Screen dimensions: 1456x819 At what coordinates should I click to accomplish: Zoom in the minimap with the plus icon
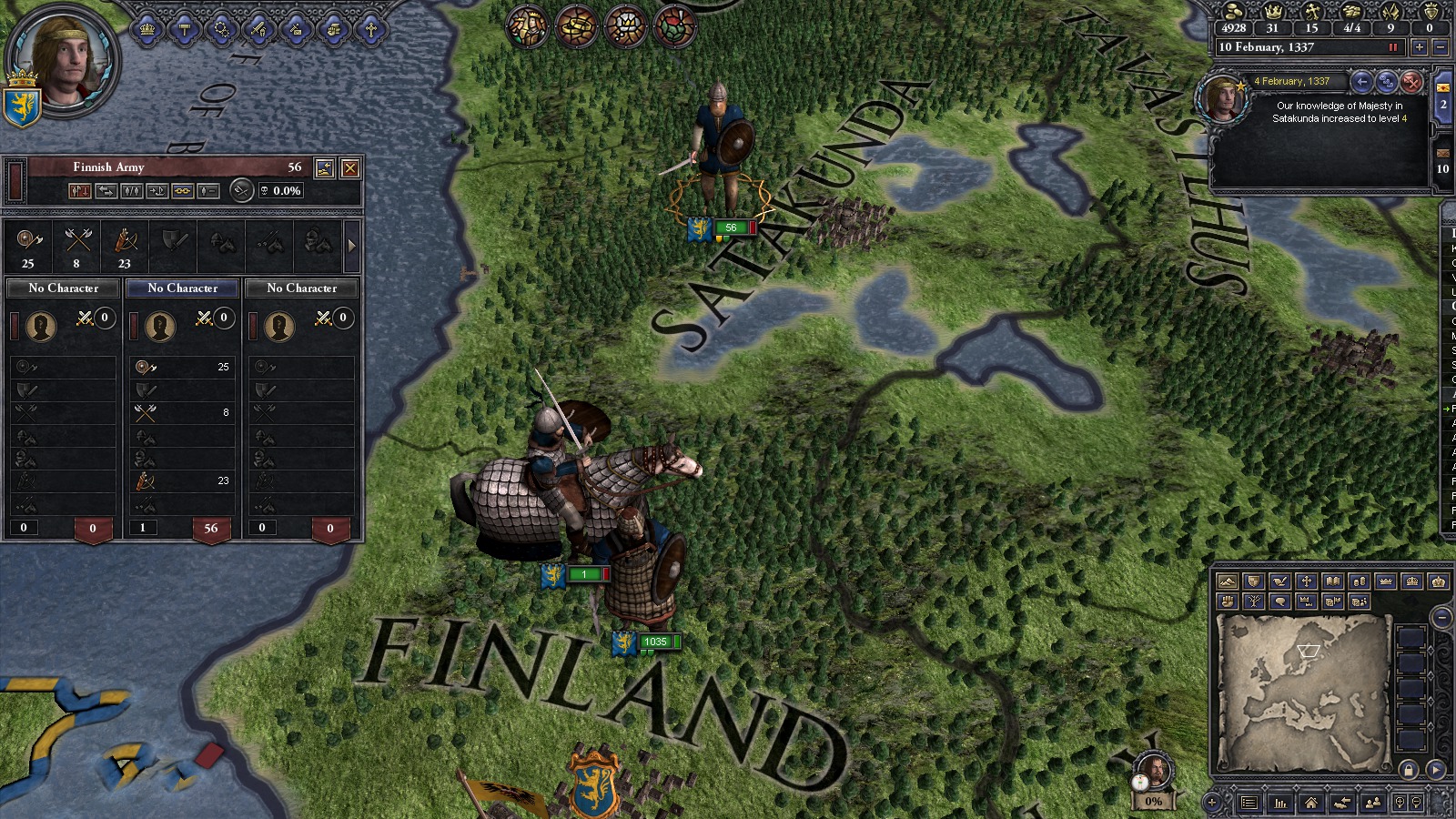click(1400, 804)
